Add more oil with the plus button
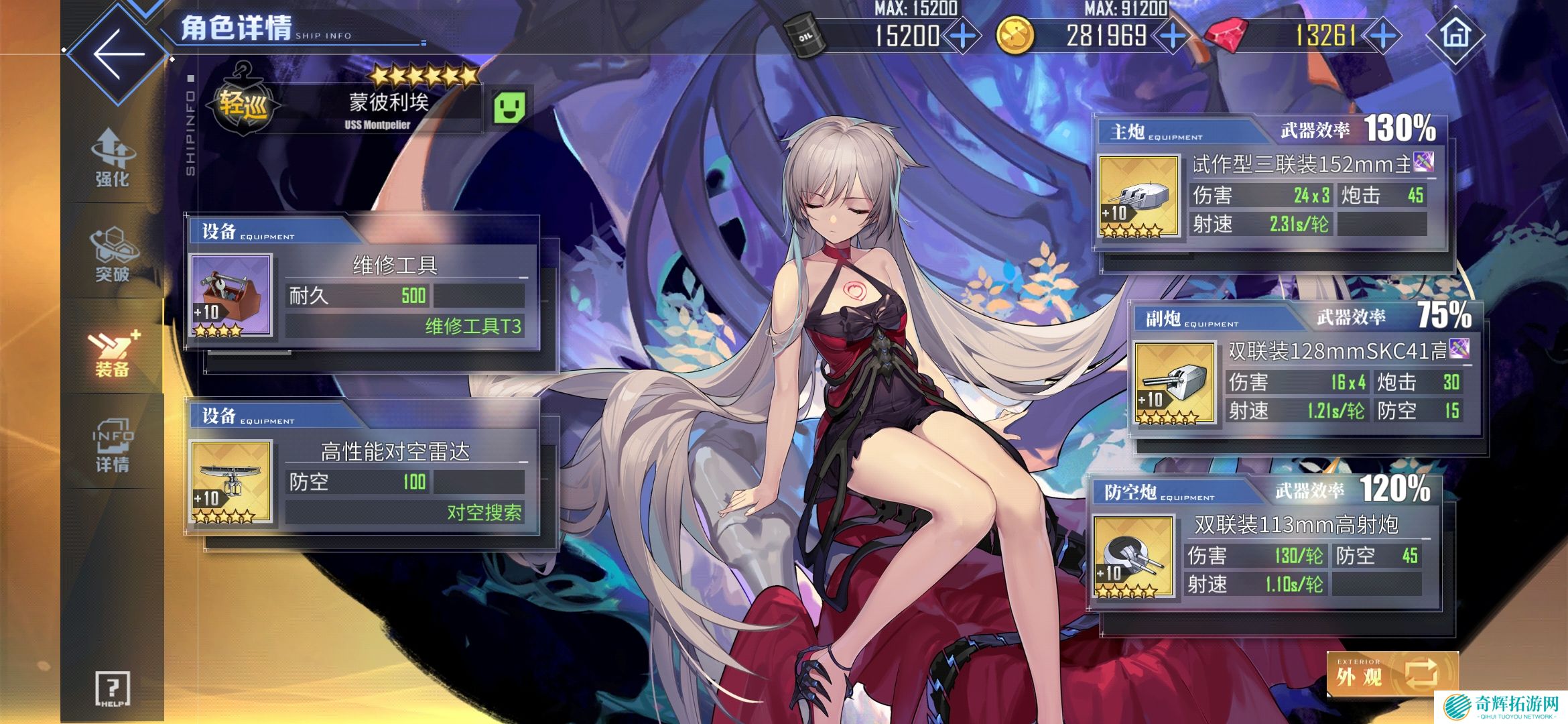The height and width of the screenshot is (724, 1568). pyautogui.click(x=963, y=36)
